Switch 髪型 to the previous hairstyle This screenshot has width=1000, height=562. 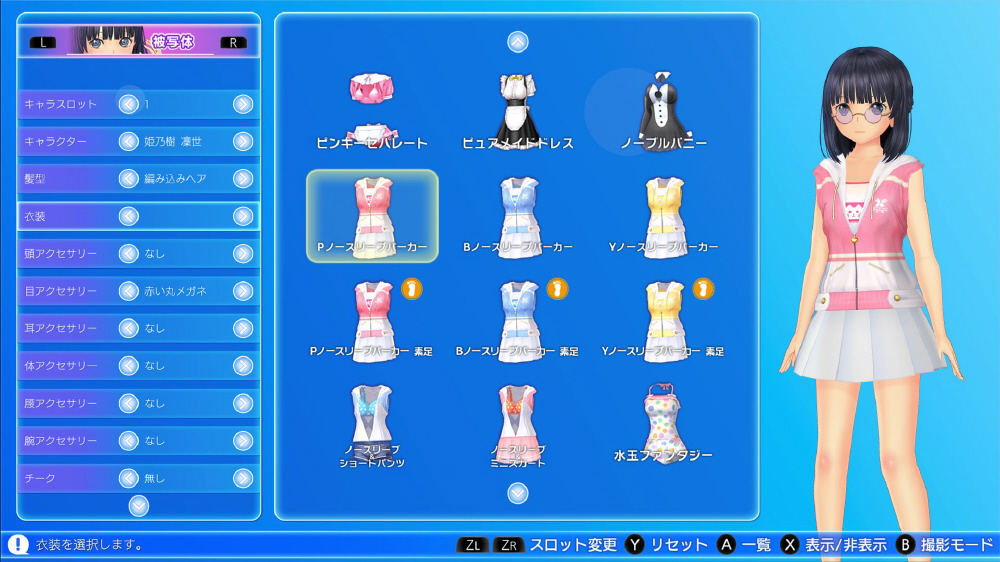(128, 179)
